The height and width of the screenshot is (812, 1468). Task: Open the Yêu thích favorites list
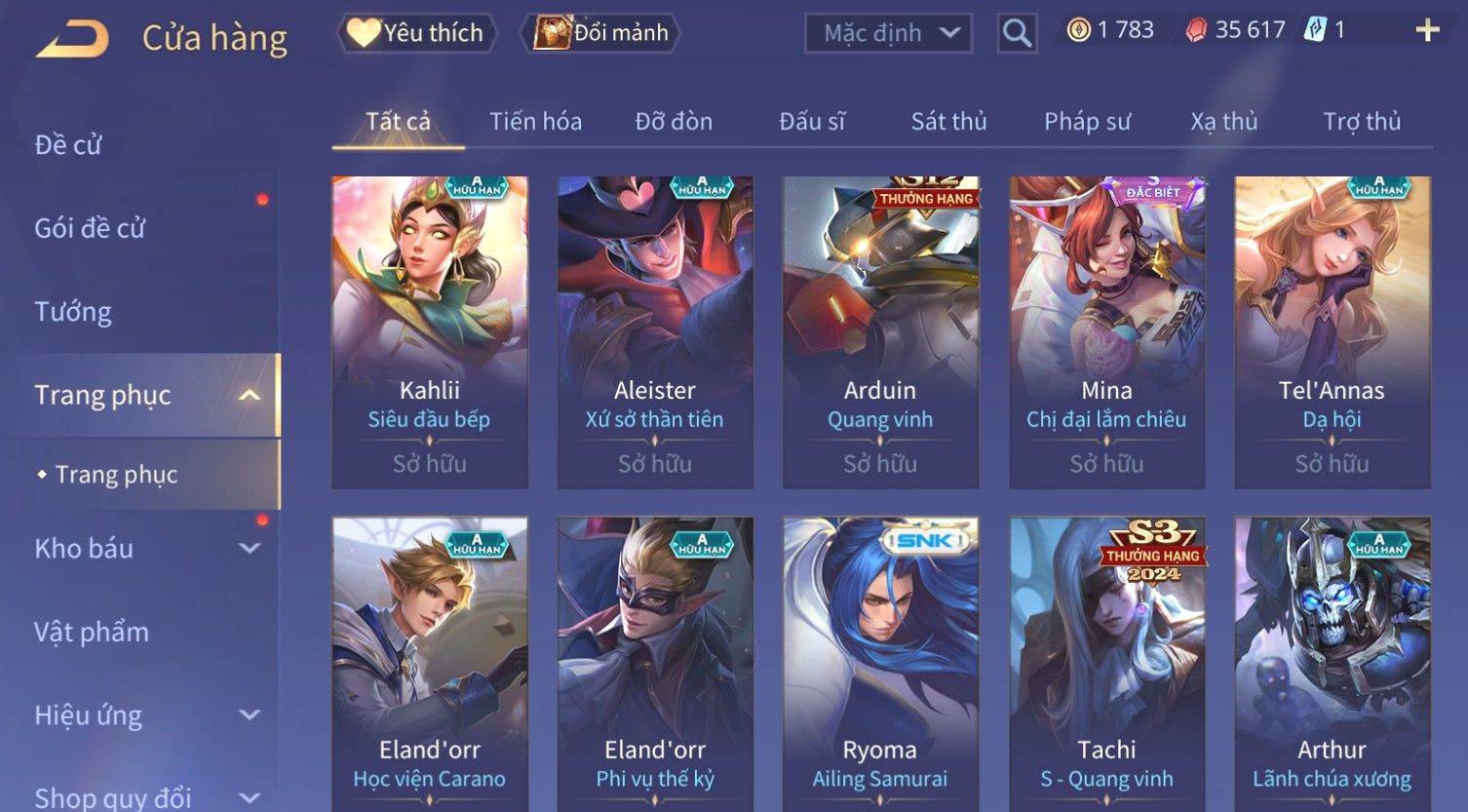(x=417, y=33)
